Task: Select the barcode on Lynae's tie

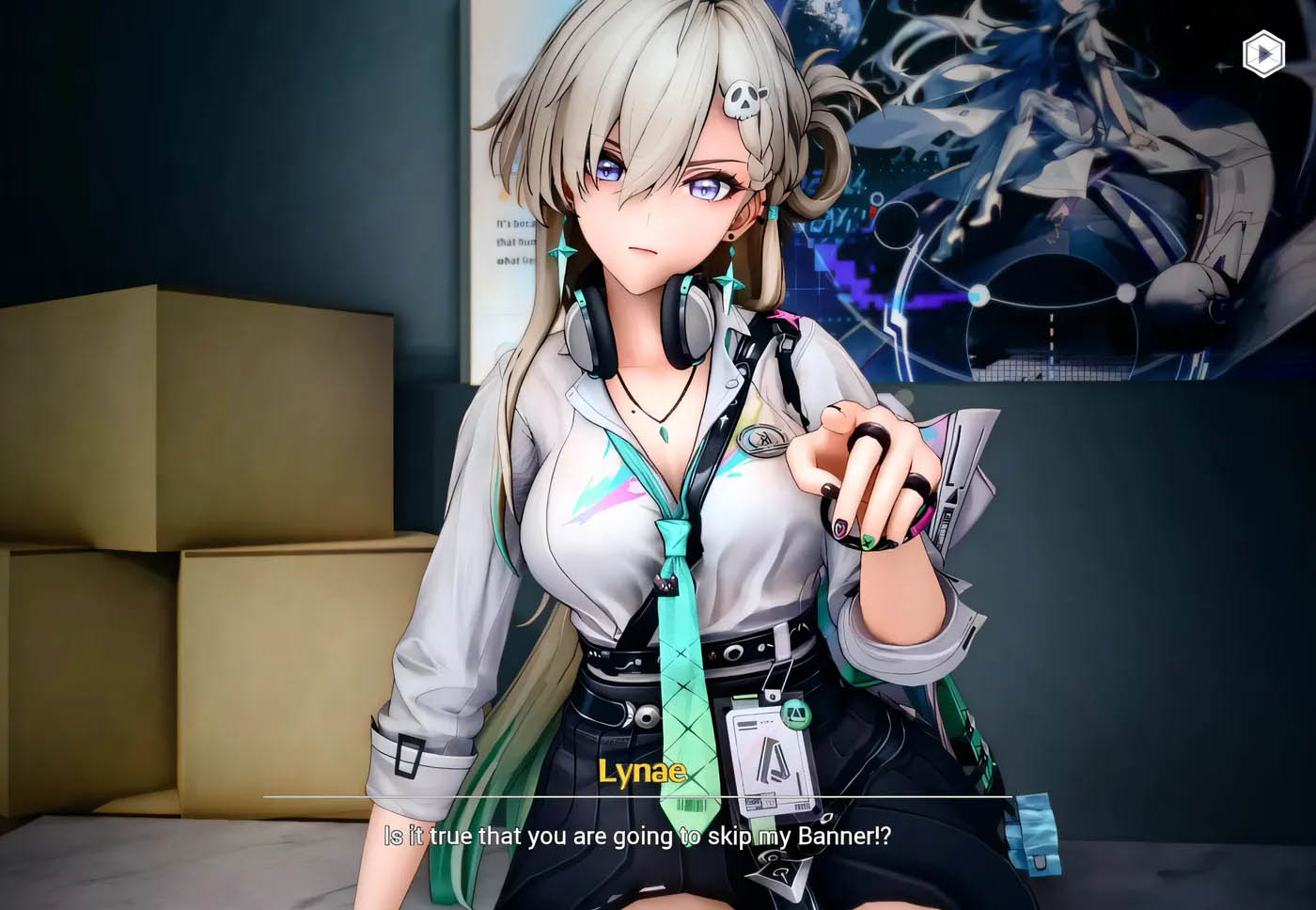Action: [691, 807]
